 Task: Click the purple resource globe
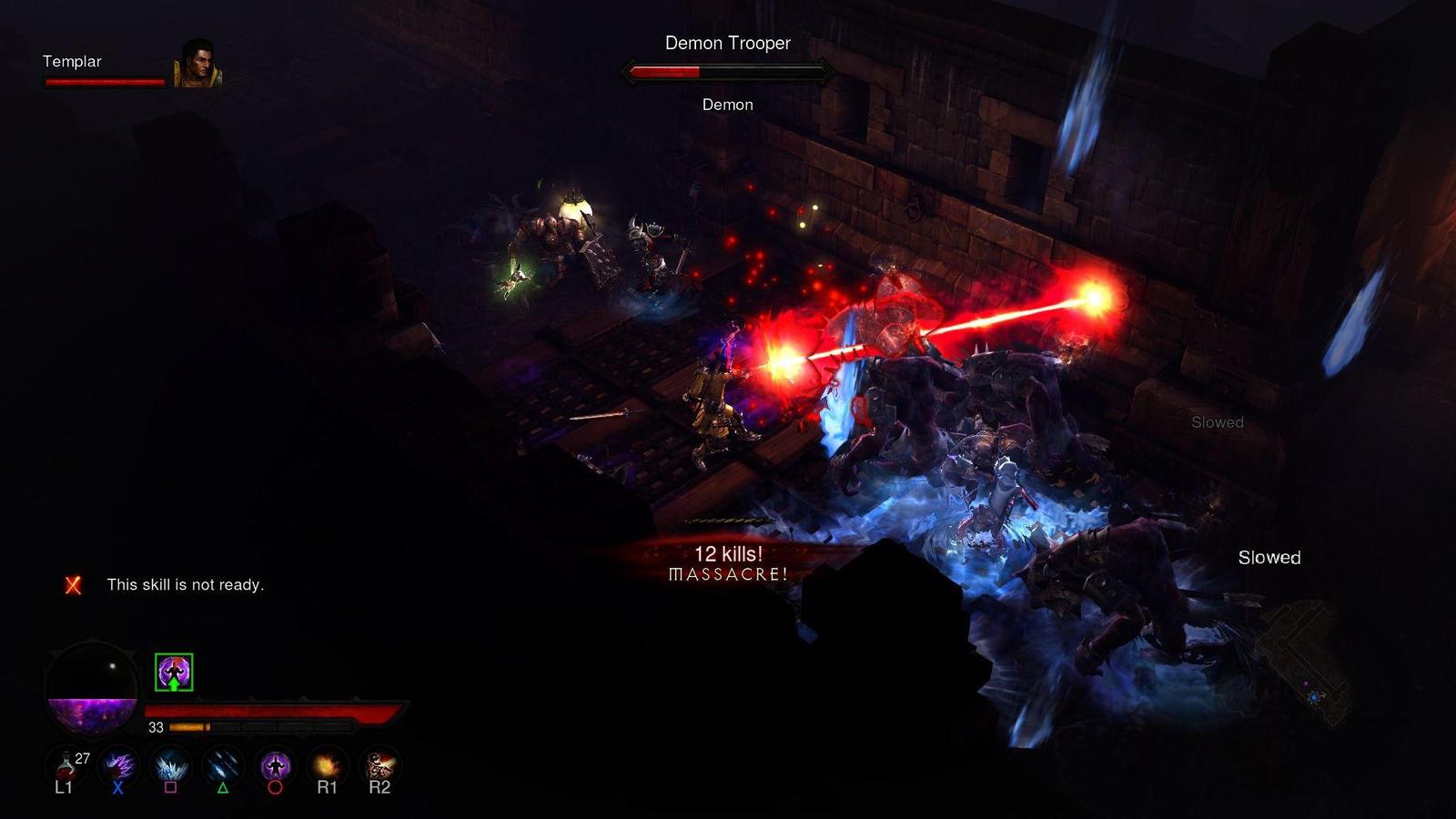92,688
